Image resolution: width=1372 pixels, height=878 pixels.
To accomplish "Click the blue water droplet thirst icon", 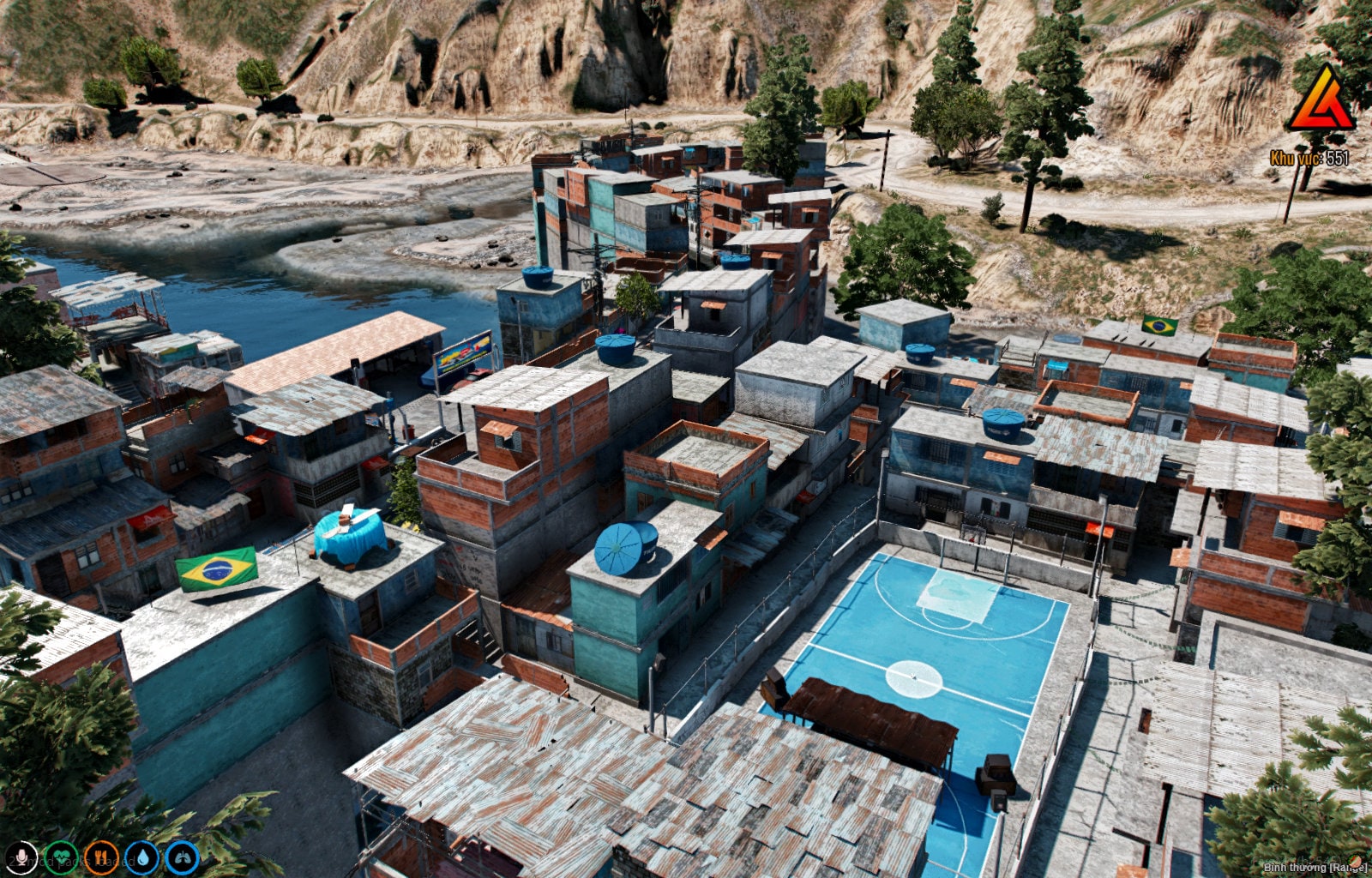I will 142,858.
